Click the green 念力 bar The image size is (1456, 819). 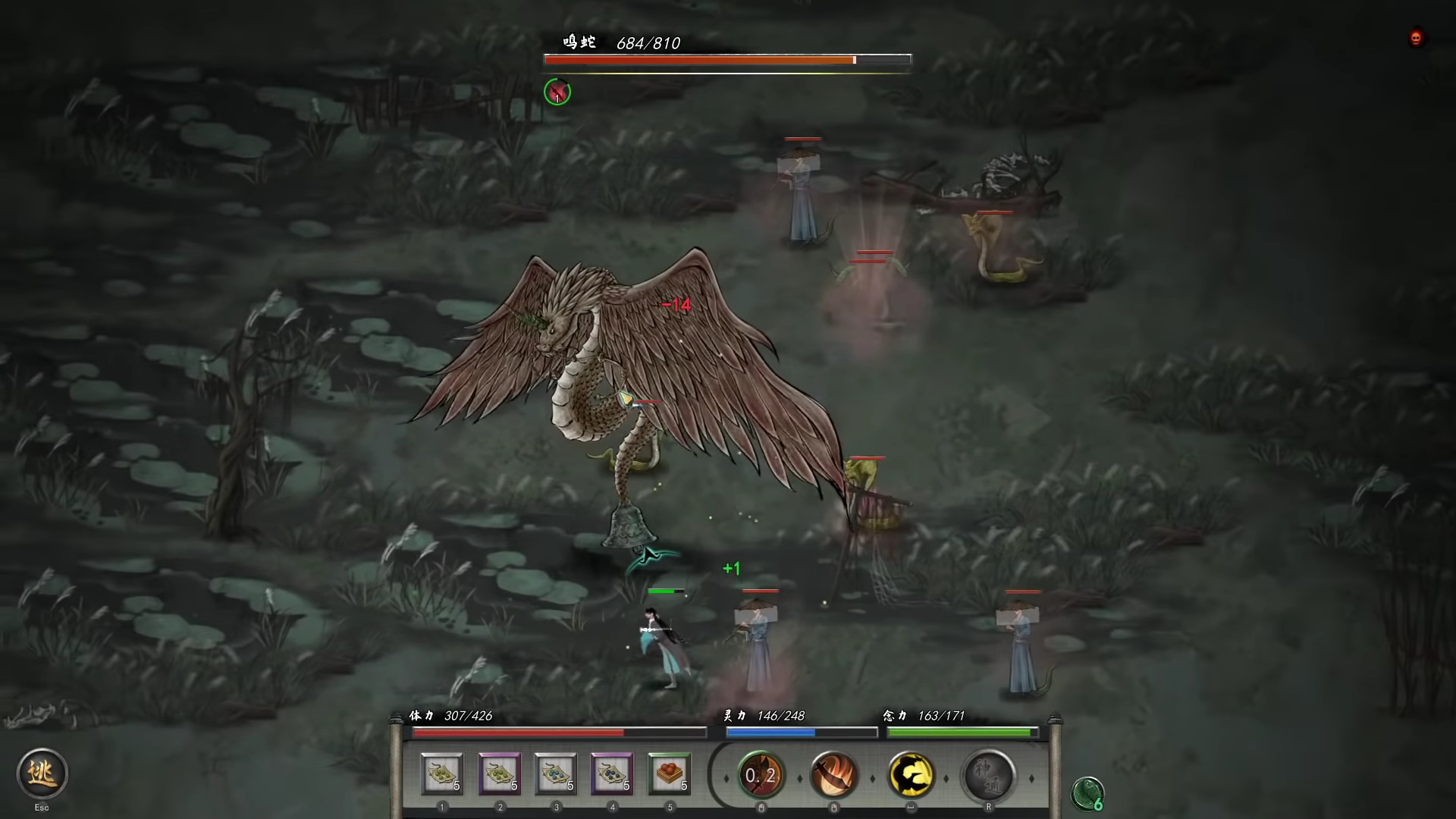(962, 732)
